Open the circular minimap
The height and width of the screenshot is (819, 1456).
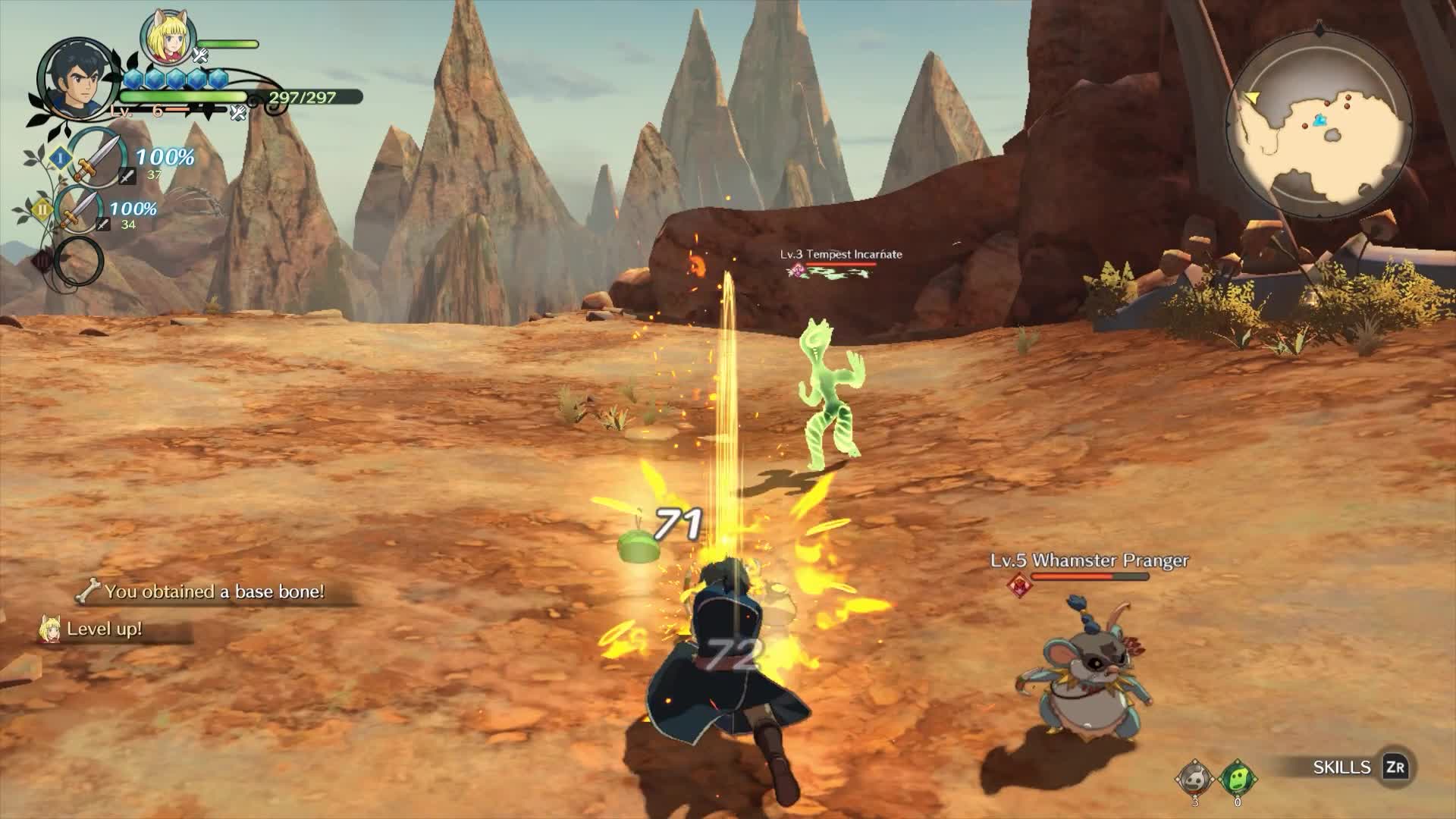coord(1320,121)
